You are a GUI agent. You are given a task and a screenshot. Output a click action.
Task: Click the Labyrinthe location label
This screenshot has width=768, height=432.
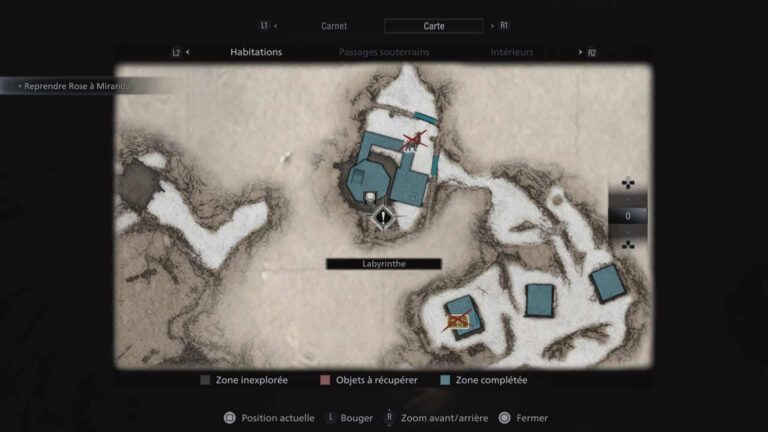coord(383,264)
